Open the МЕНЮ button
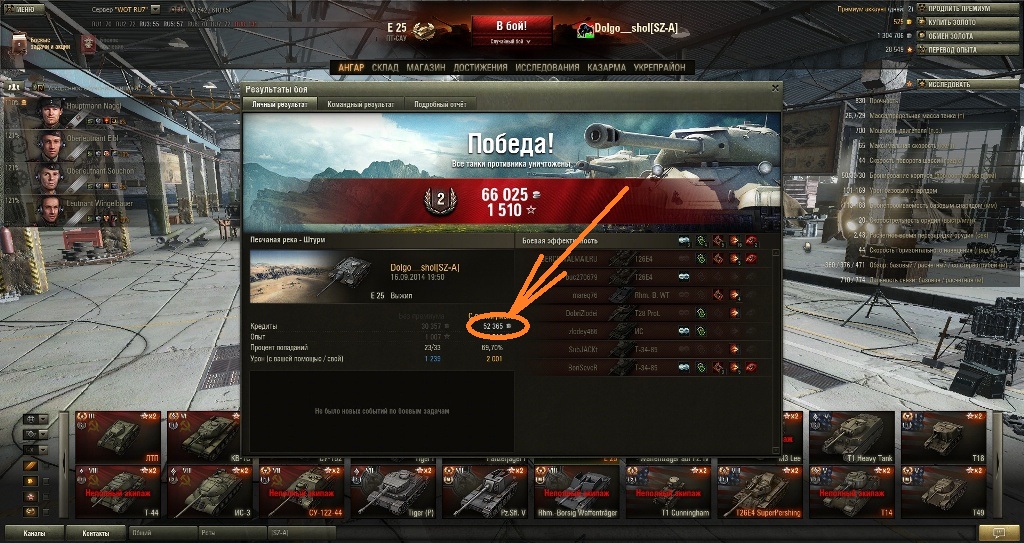1024x543 pixels. tap(24, 9)
